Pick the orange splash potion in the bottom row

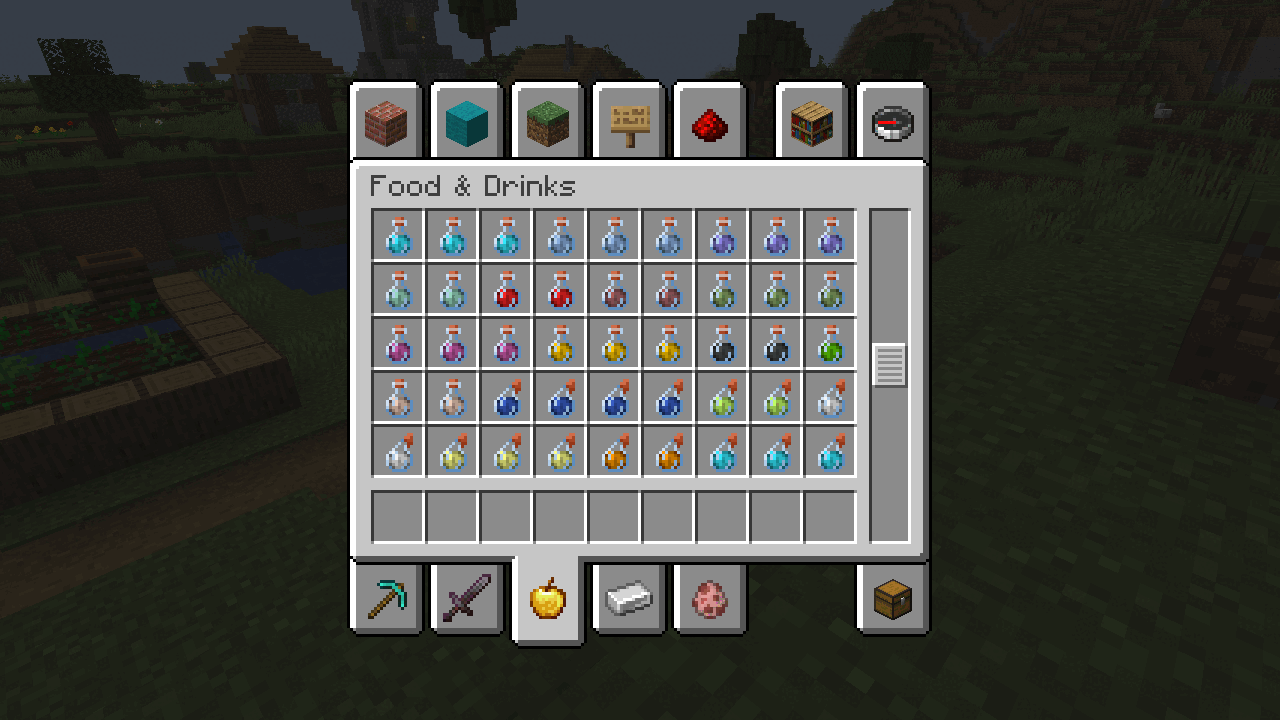pyautogui.click(x=613, y=452)
